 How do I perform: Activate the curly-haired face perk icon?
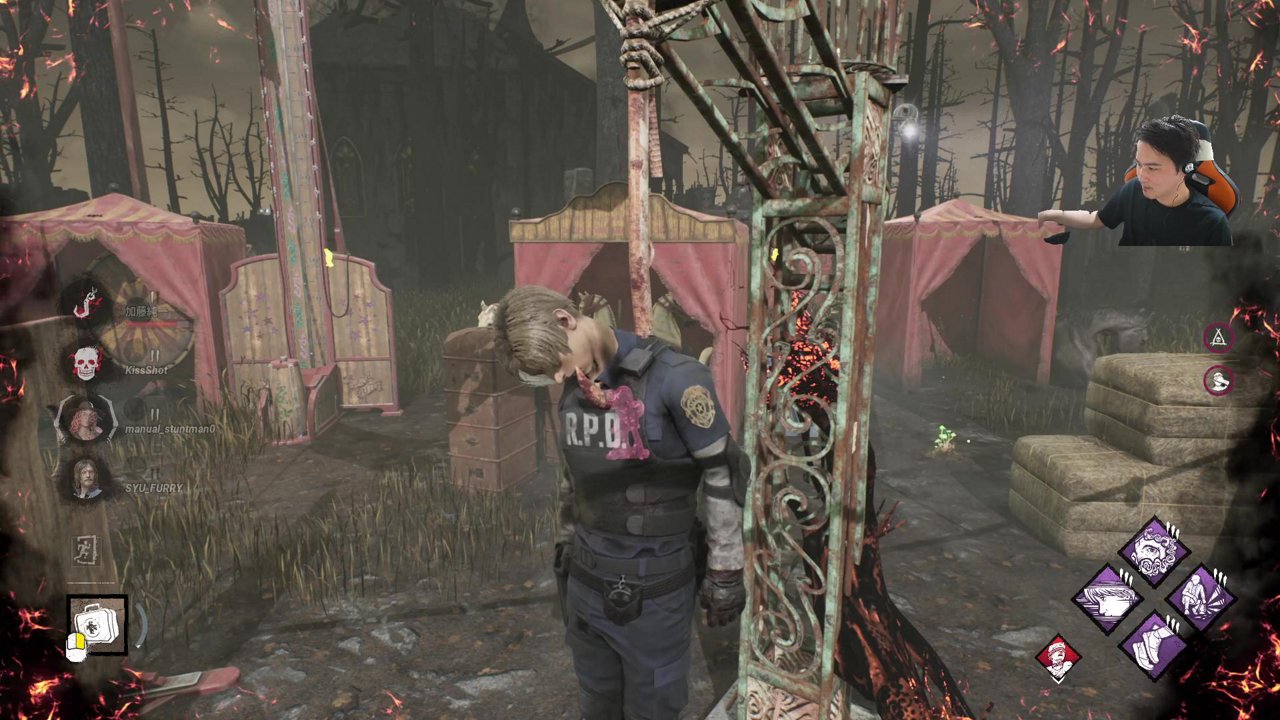[x=1153, y=552]
